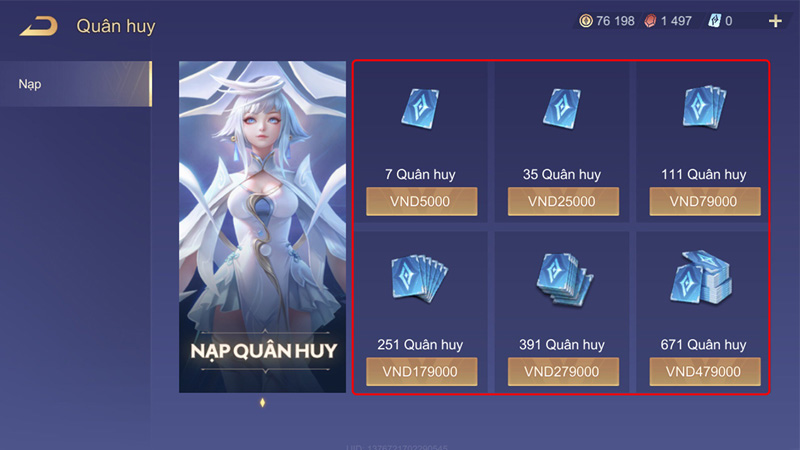This screenshot has height=450, width=800.
Task: Tap the 391 Quân huy card stack
Action: click(x=561, y=278)
